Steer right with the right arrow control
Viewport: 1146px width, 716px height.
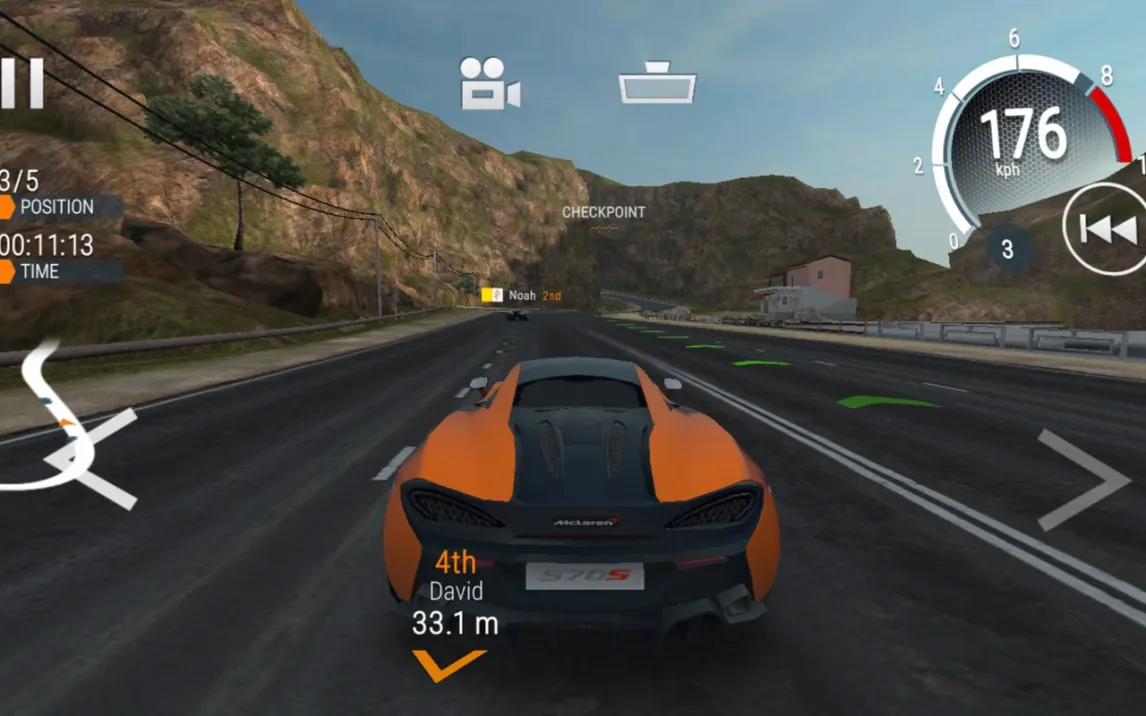(1082, 480)
